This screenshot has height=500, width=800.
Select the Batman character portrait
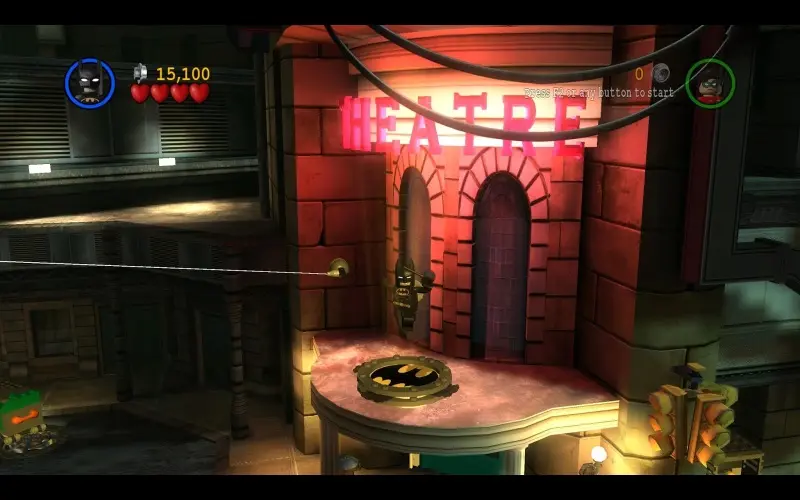pyautogui.click(x=90, y=82)
